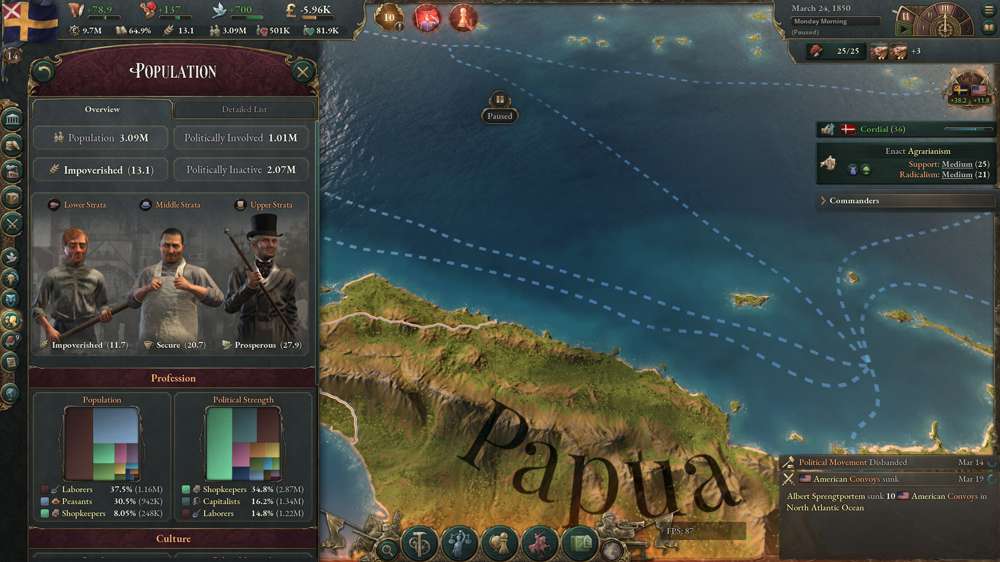
Task: Click the Sweden–USA war overview badge
Action: coord(969,90)
